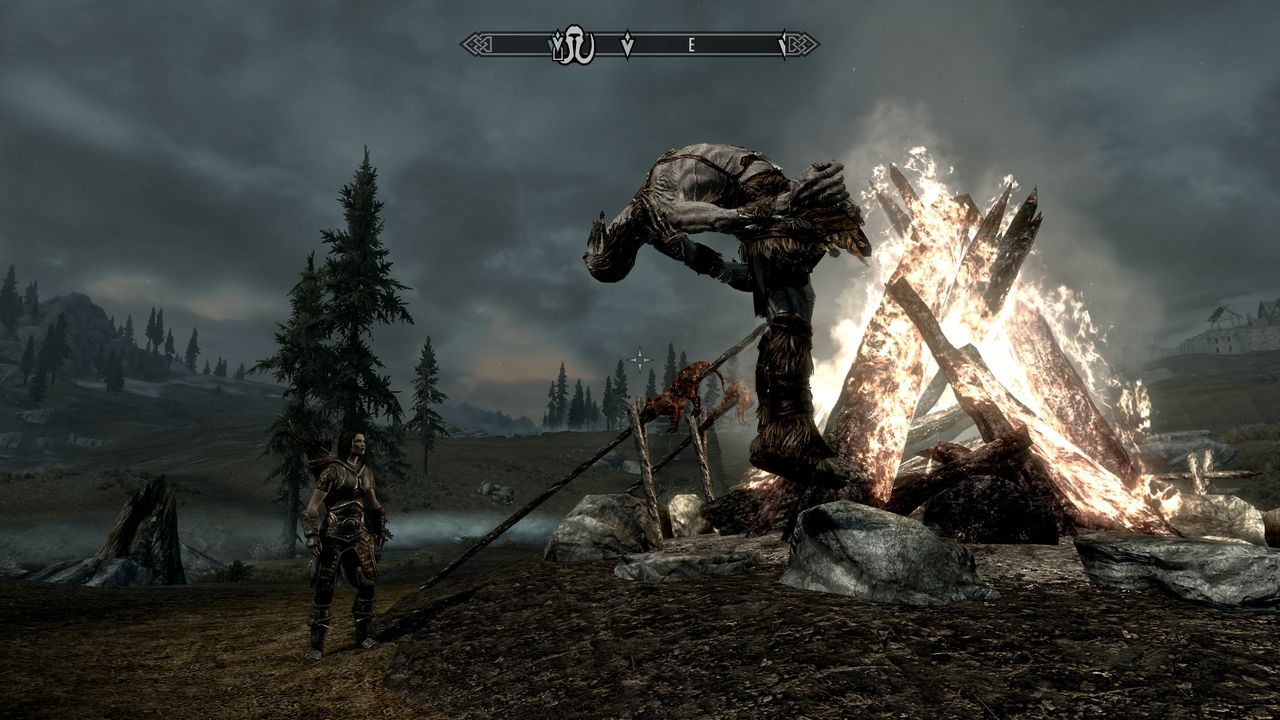The height and width of the screenshot is (720, 1280).
Task: Click the giant camp marker on the compass
Action: click(x=576, y=44)
